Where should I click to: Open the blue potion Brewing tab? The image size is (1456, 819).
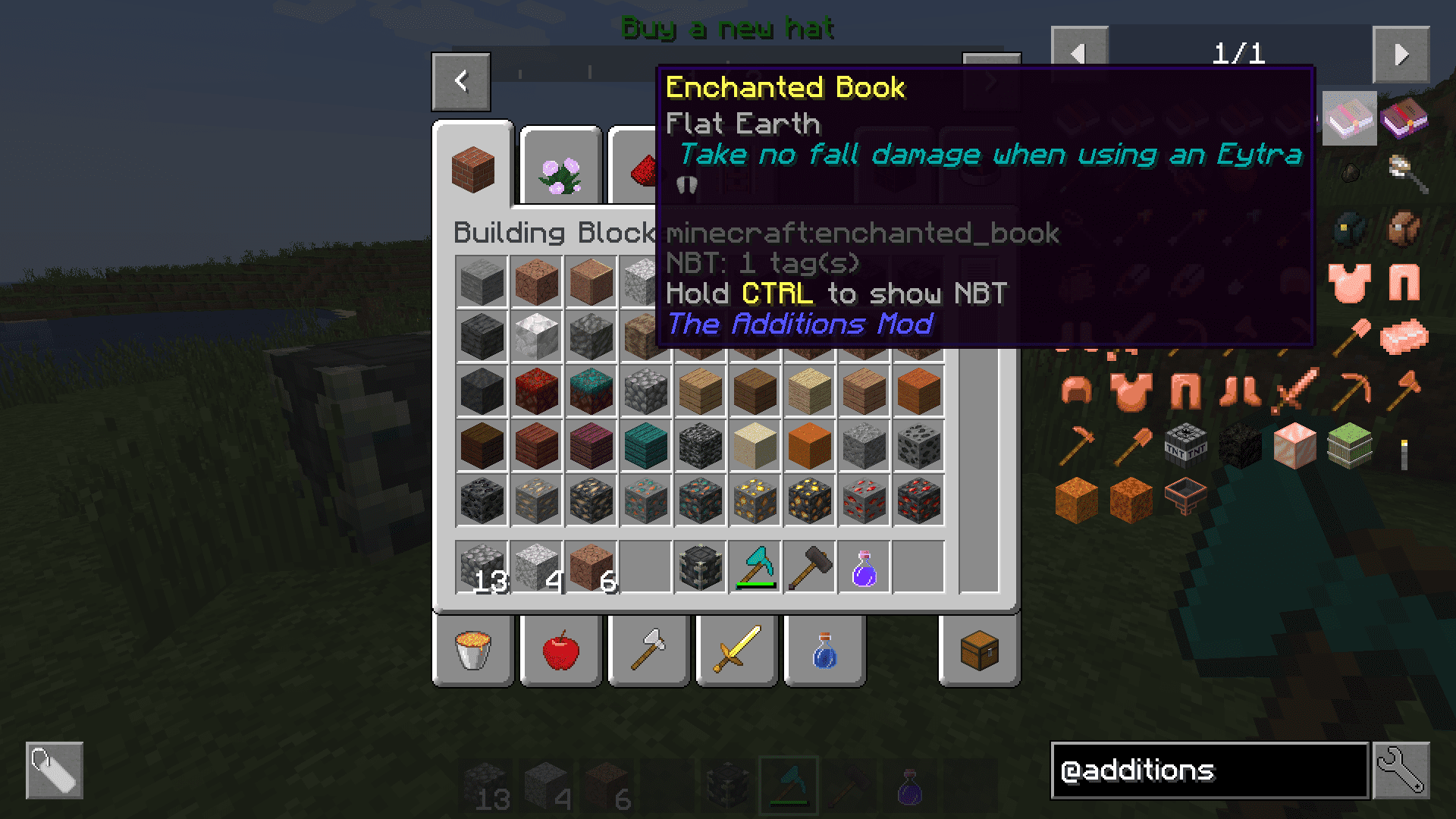pos(825,651)
